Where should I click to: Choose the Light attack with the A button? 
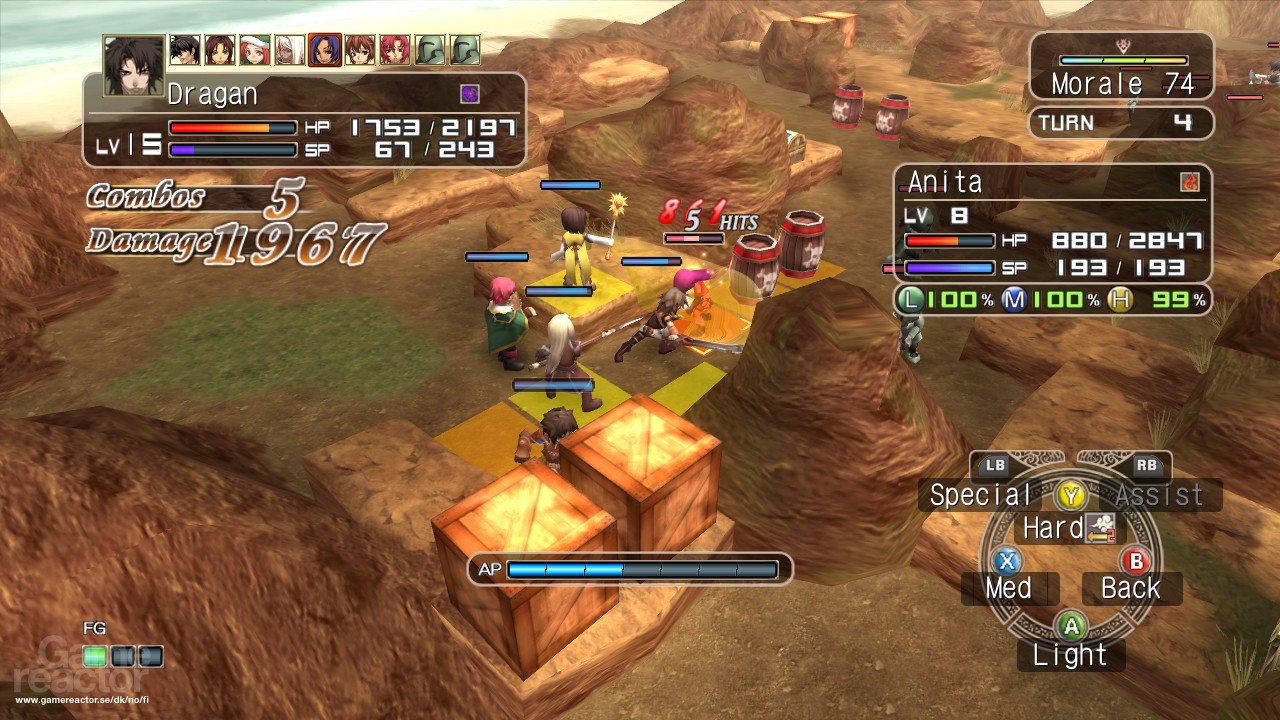(1070, 655)
